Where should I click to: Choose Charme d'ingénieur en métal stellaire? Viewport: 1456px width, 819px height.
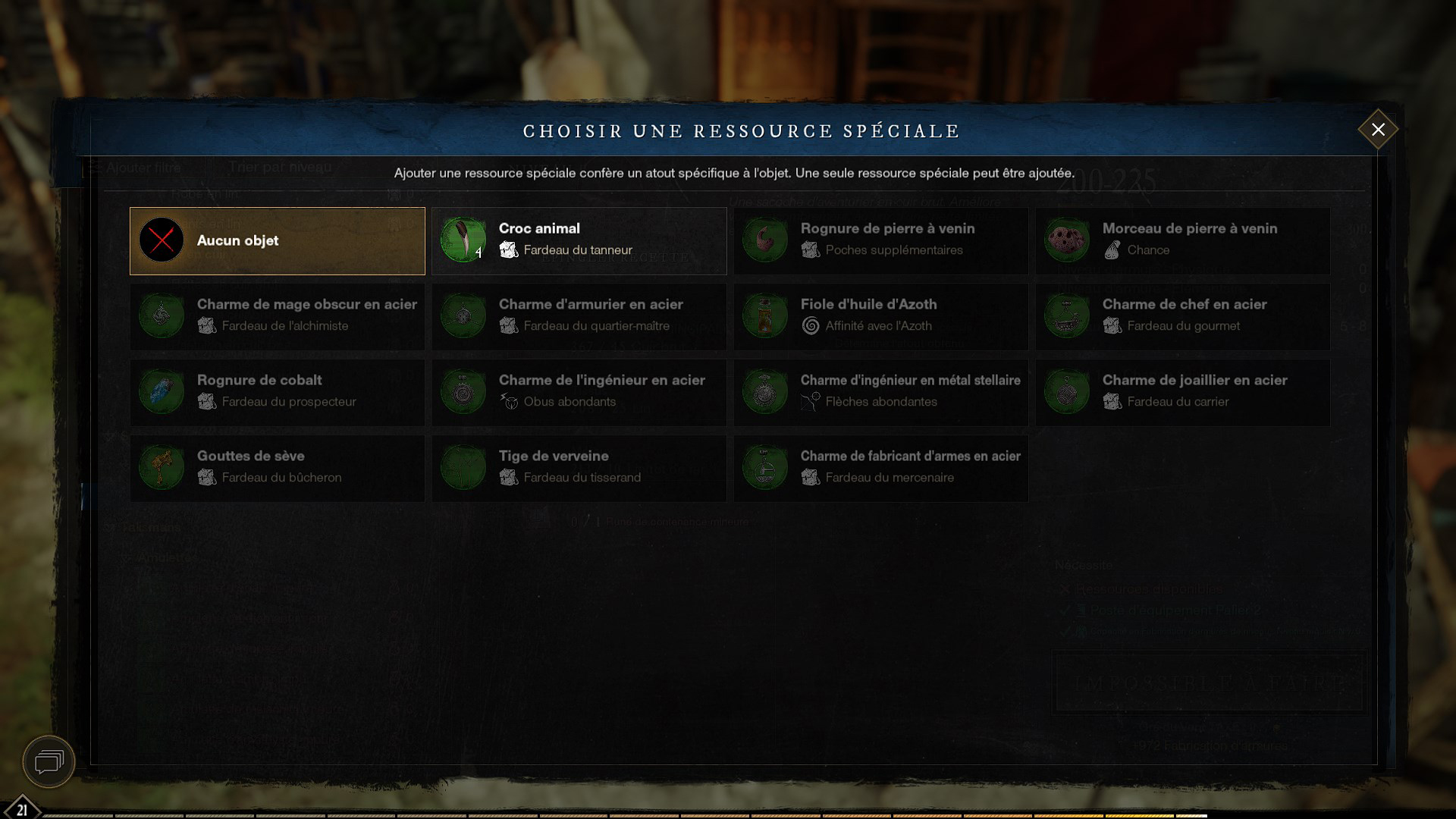pos(880,392)
